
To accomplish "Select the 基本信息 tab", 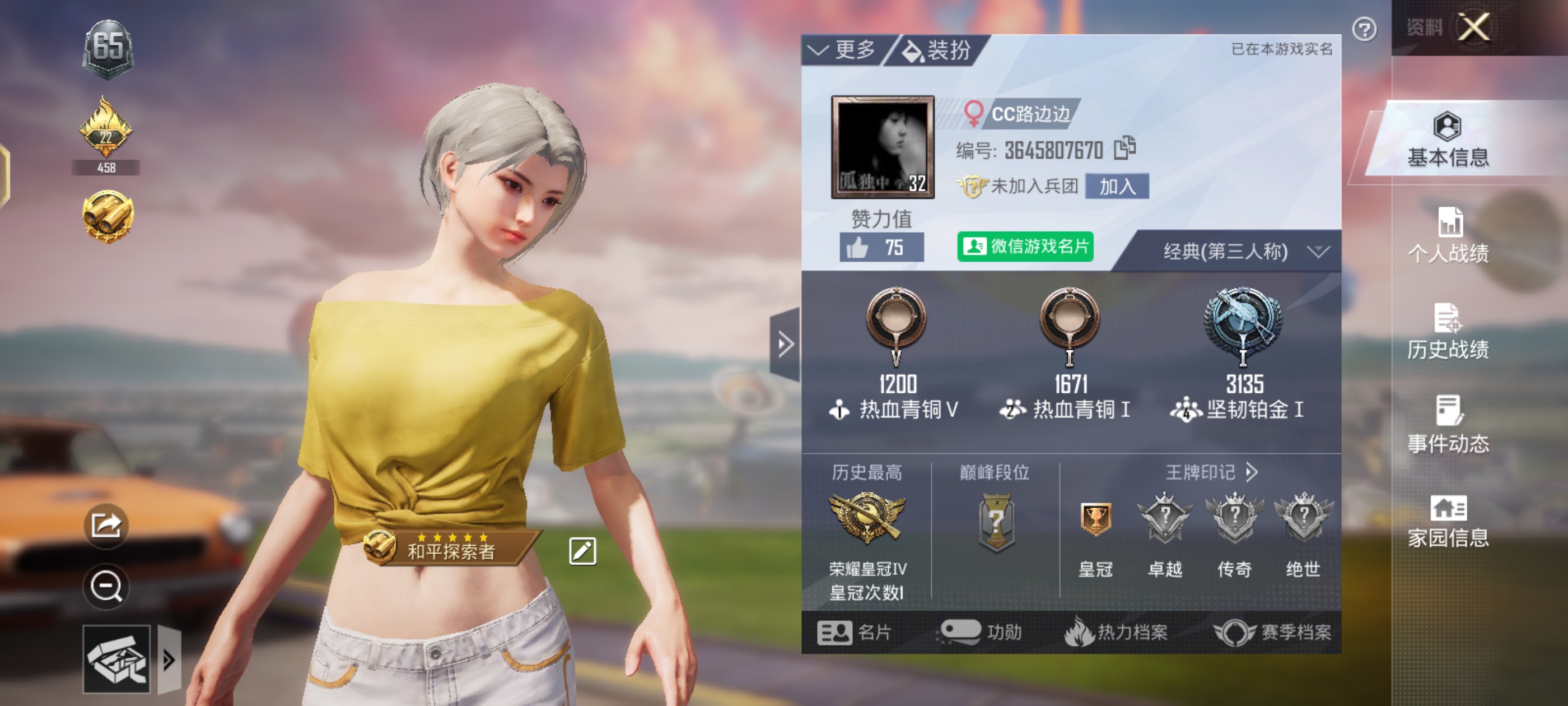I will point(1448,141).
